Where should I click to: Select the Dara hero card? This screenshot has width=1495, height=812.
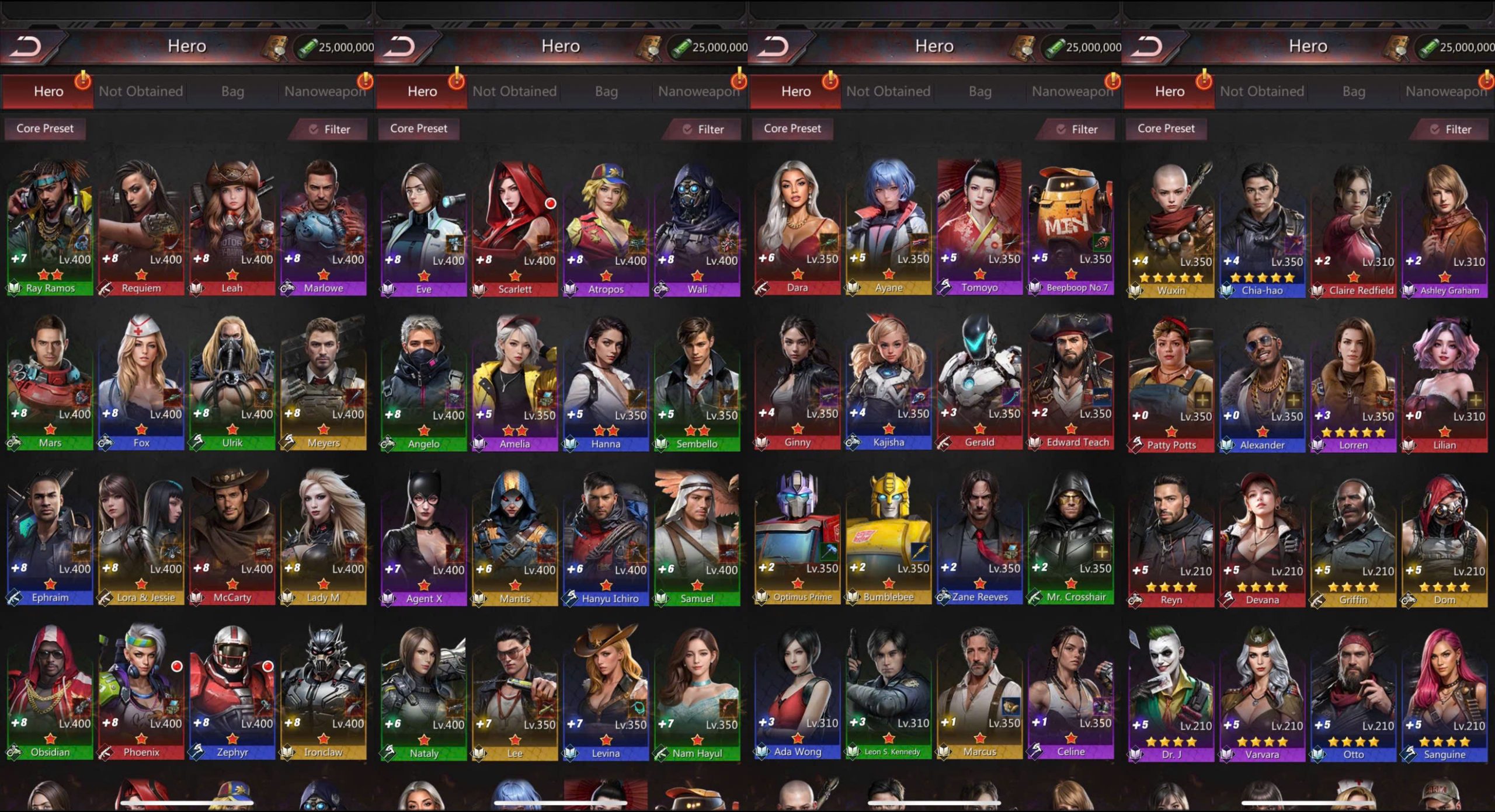click(x=797, y=228)
